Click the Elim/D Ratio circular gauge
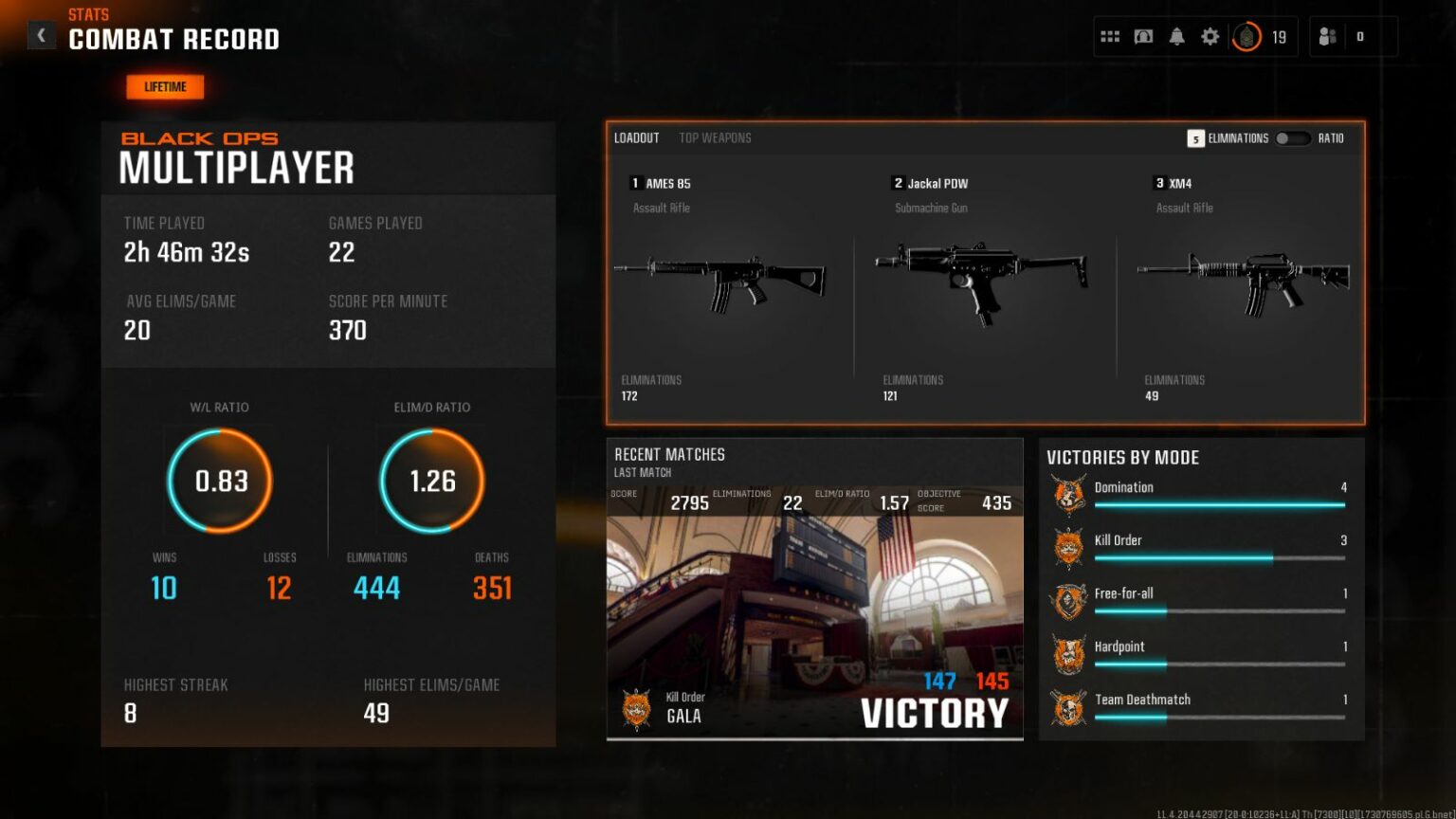The height and width of the screenshot is (819, 1456). (x=431, y=482)
